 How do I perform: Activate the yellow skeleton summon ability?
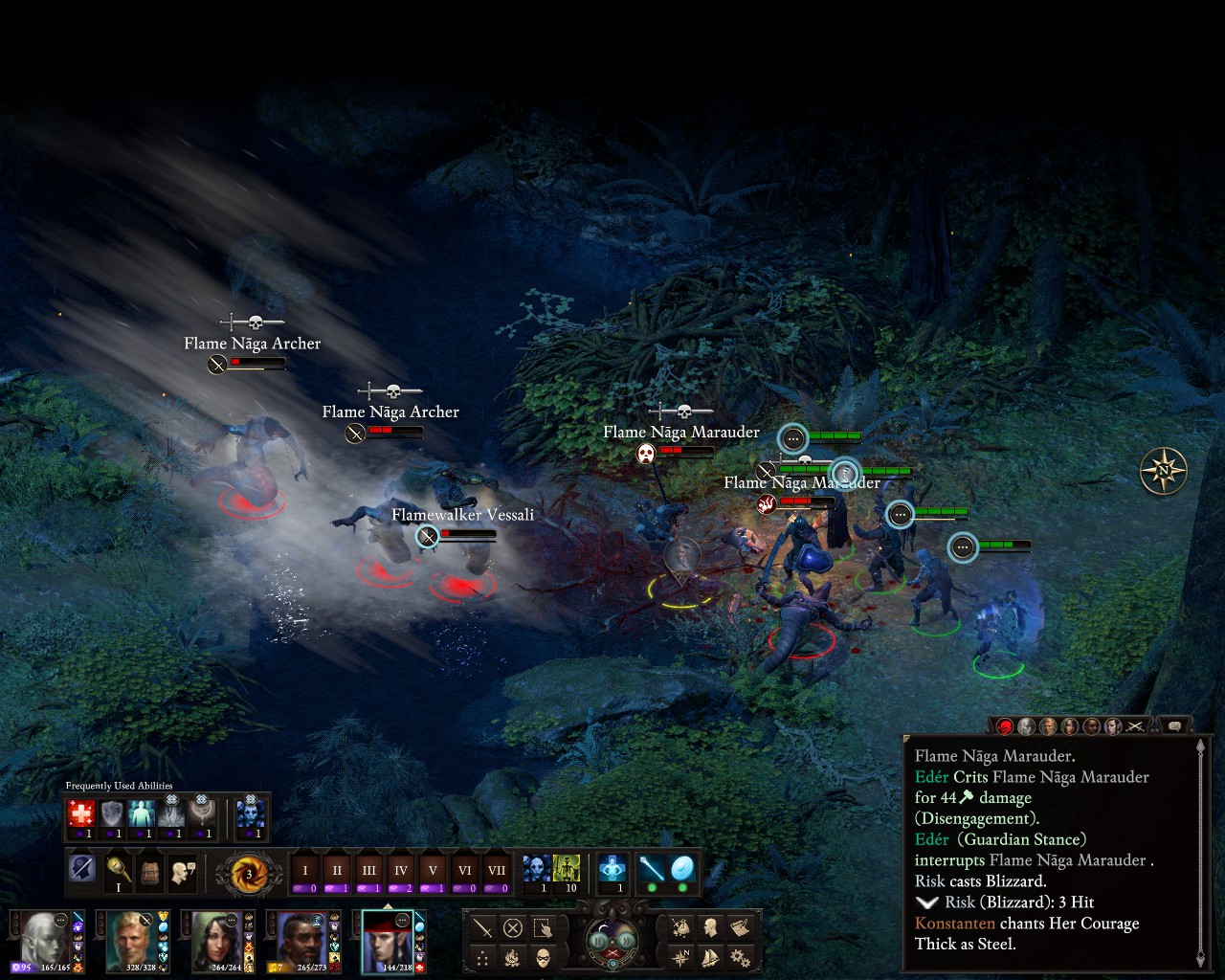point(567,869)
